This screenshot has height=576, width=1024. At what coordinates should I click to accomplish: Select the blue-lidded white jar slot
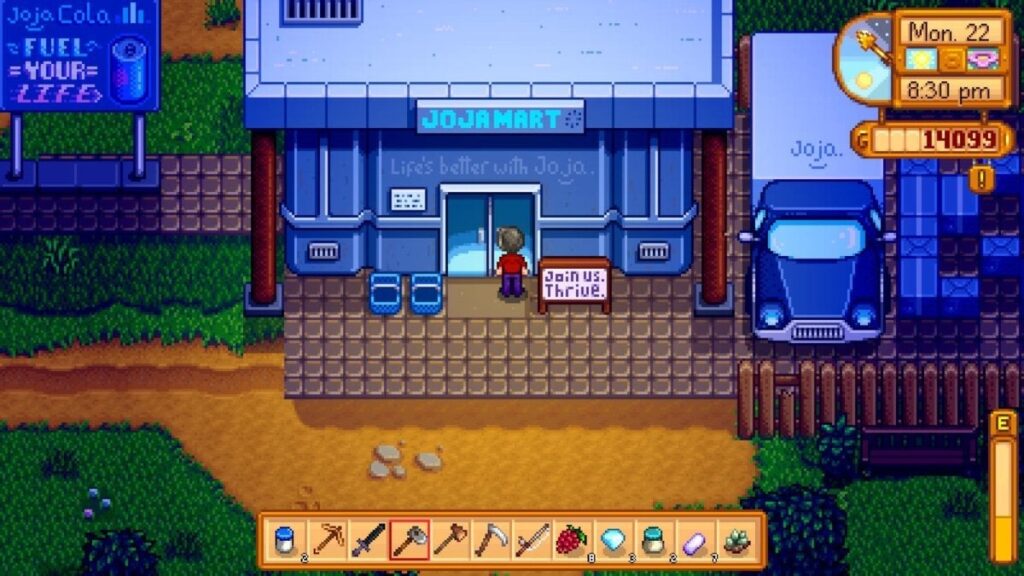pyautogui.click(x=285, y=540)
